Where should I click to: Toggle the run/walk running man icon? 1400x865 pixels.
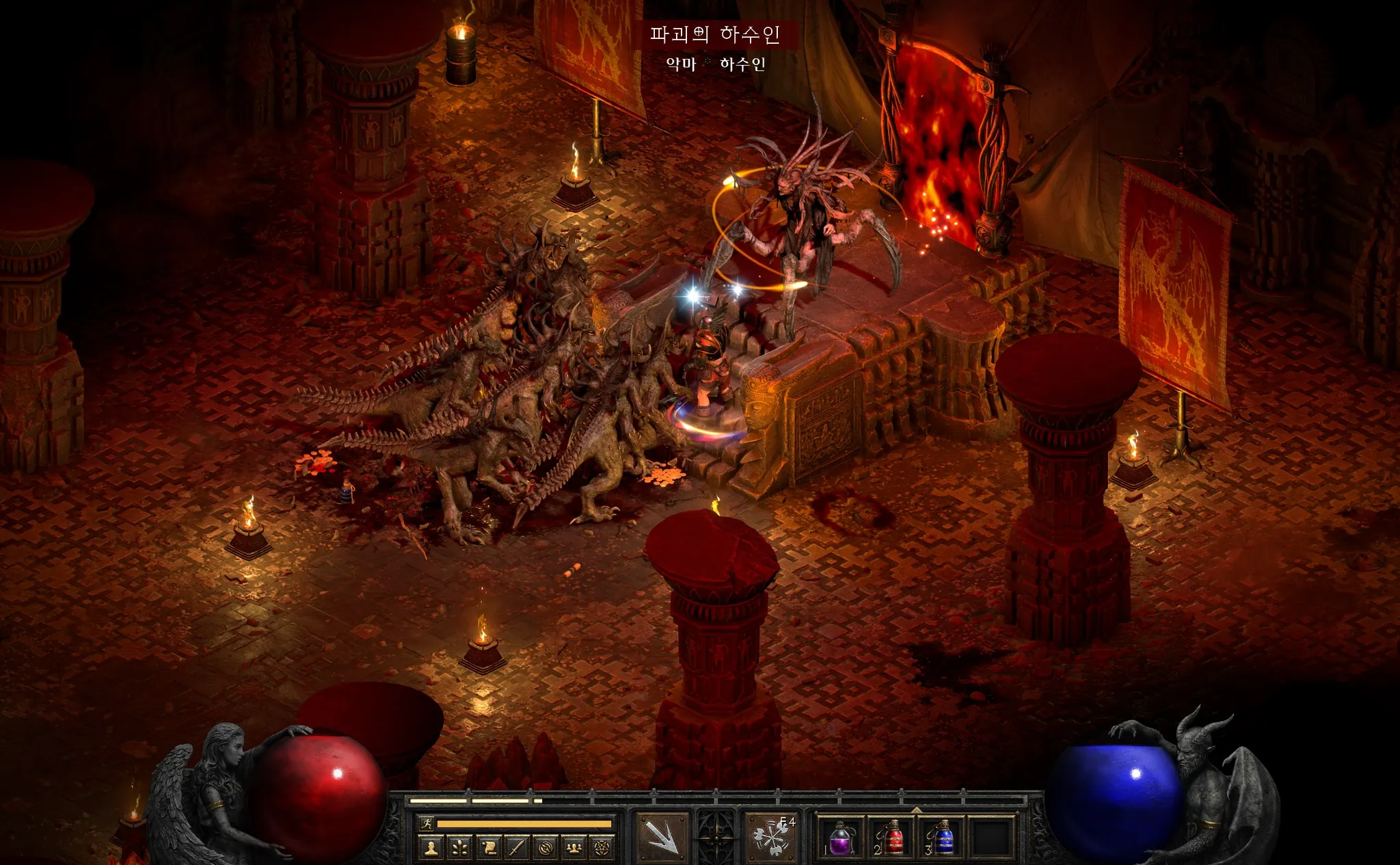(427, 823)
